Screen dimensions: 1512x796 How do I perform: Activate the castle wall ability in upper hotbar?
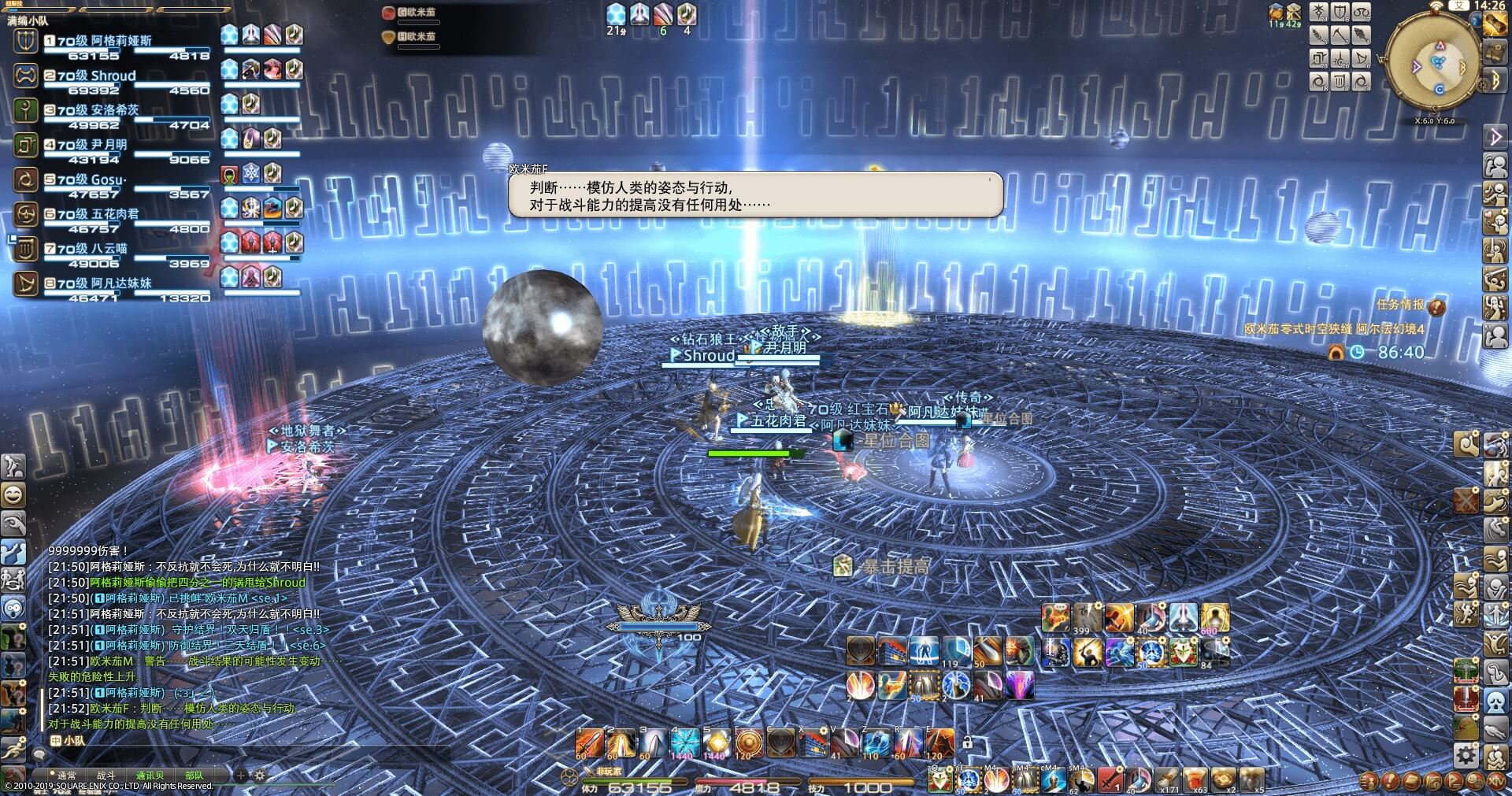tap(892, 652)
